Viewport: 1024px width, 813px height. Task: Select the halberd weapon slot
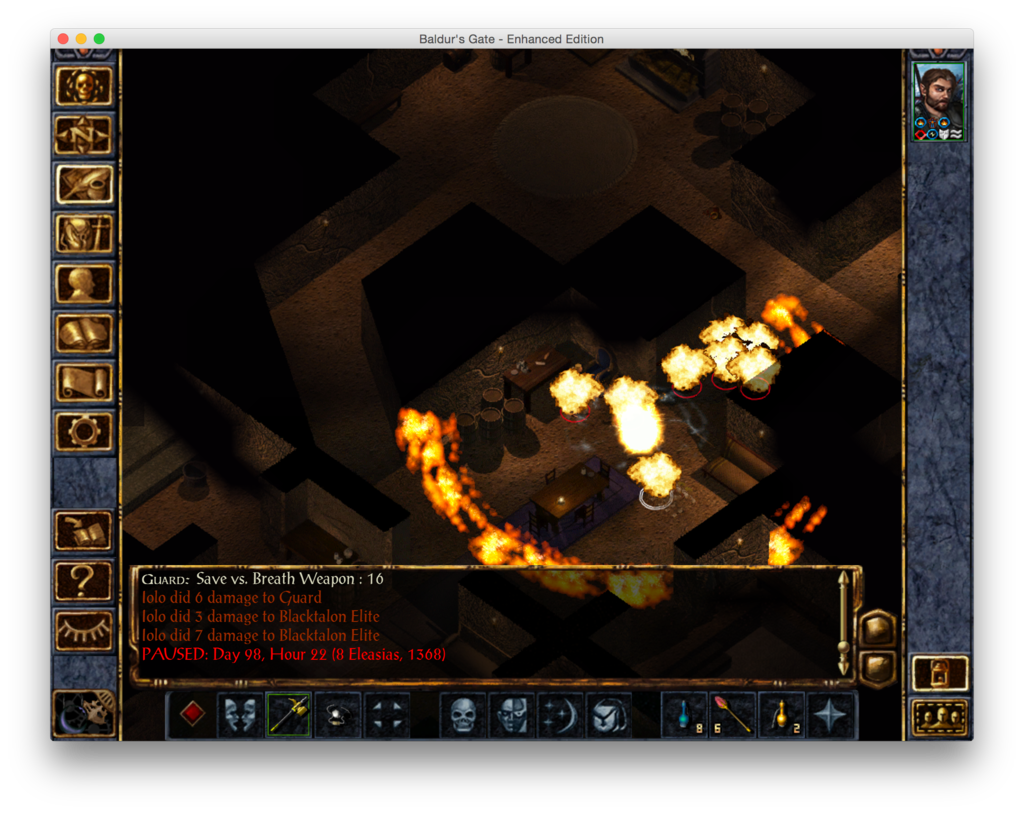(x=289, y=715)
